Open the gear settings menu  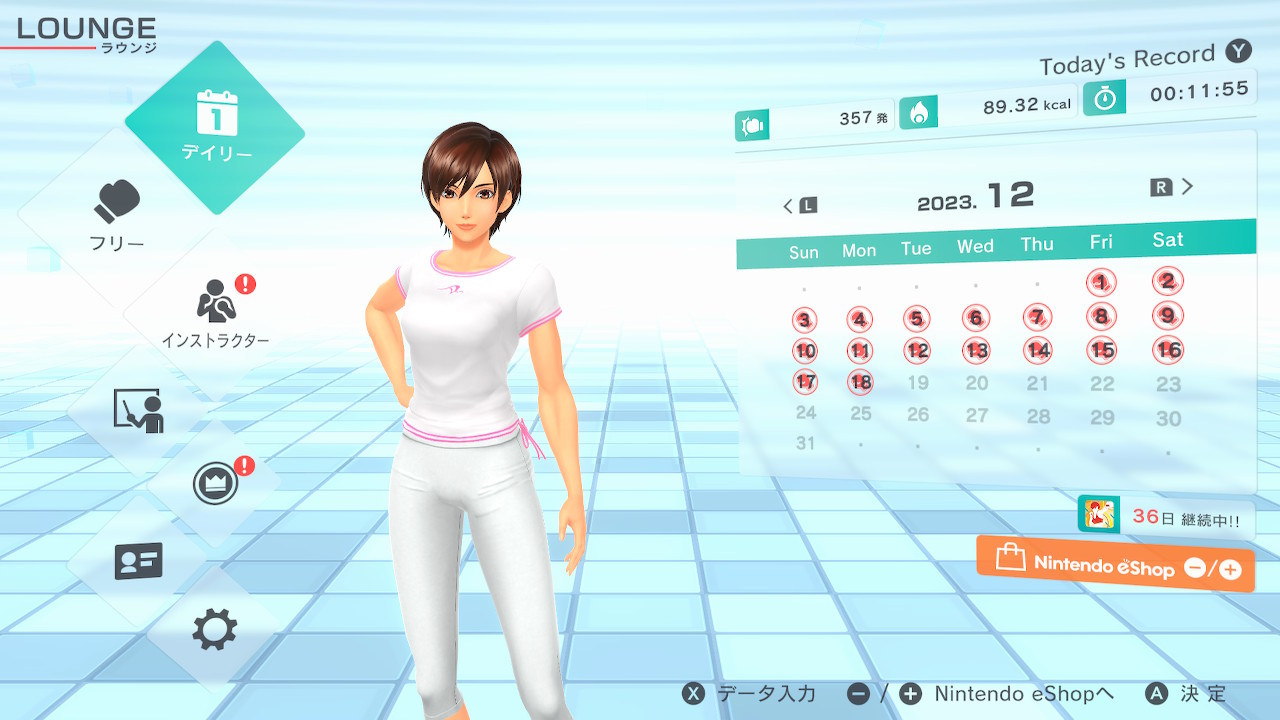click(215, 630)
